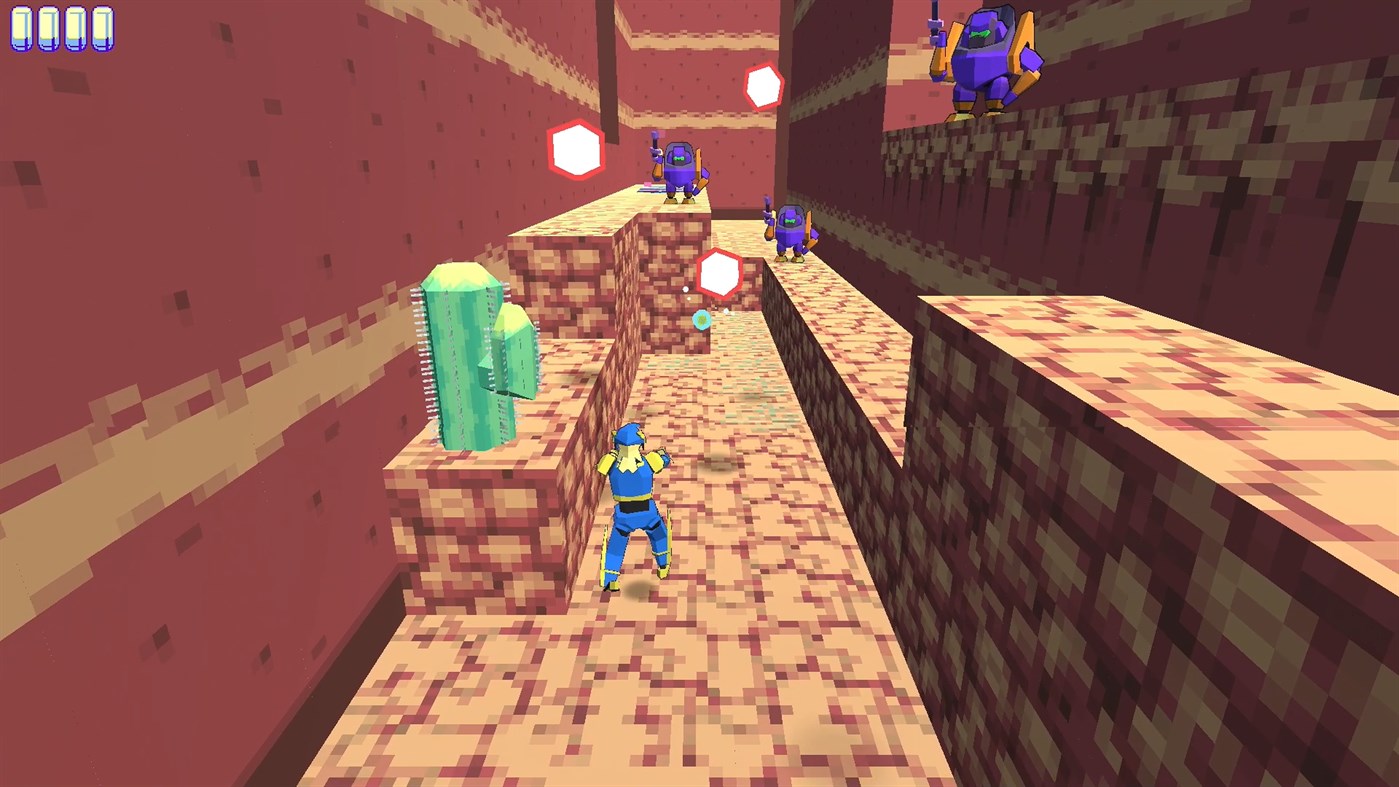The width and height of the screenshot is (1399, 787).
Task: Select the hexagon pickup at the top canyon gap
Action: tap(765, 85)
